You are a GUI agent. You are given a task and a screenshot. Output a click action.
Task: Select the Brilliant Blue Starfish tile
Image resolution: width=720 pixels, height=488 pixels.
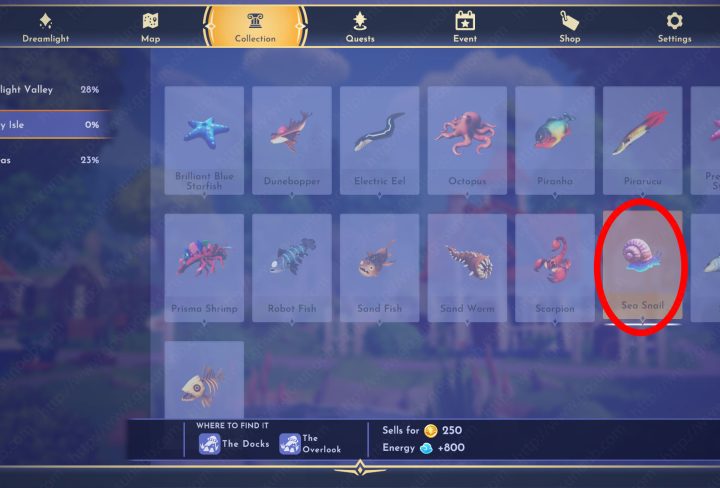[x=204, y=140]
